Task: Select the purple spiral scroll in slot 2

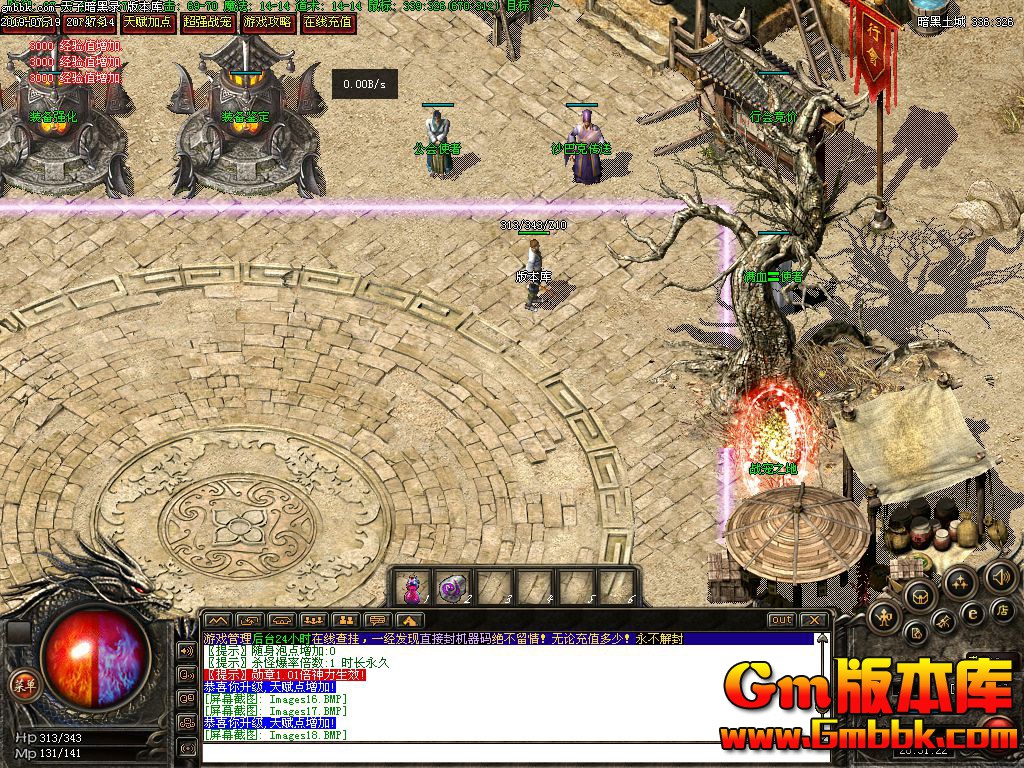Action: (453, 588)
